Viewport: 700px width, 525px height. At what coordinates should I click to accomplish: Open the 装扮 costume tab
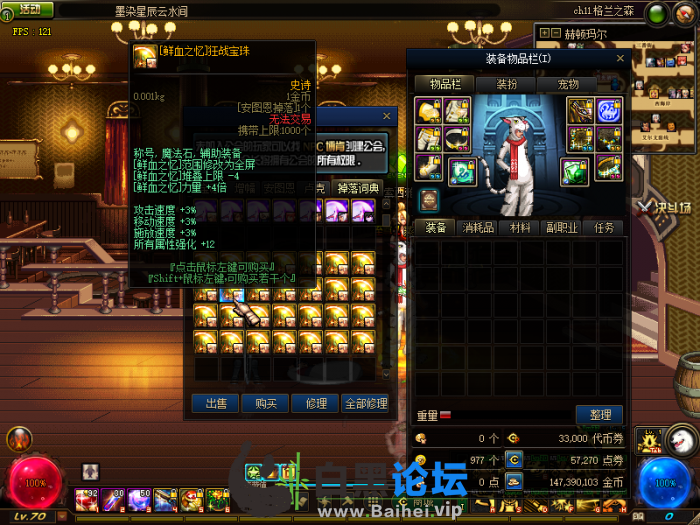pyautogui.click(x=507, y=85)
